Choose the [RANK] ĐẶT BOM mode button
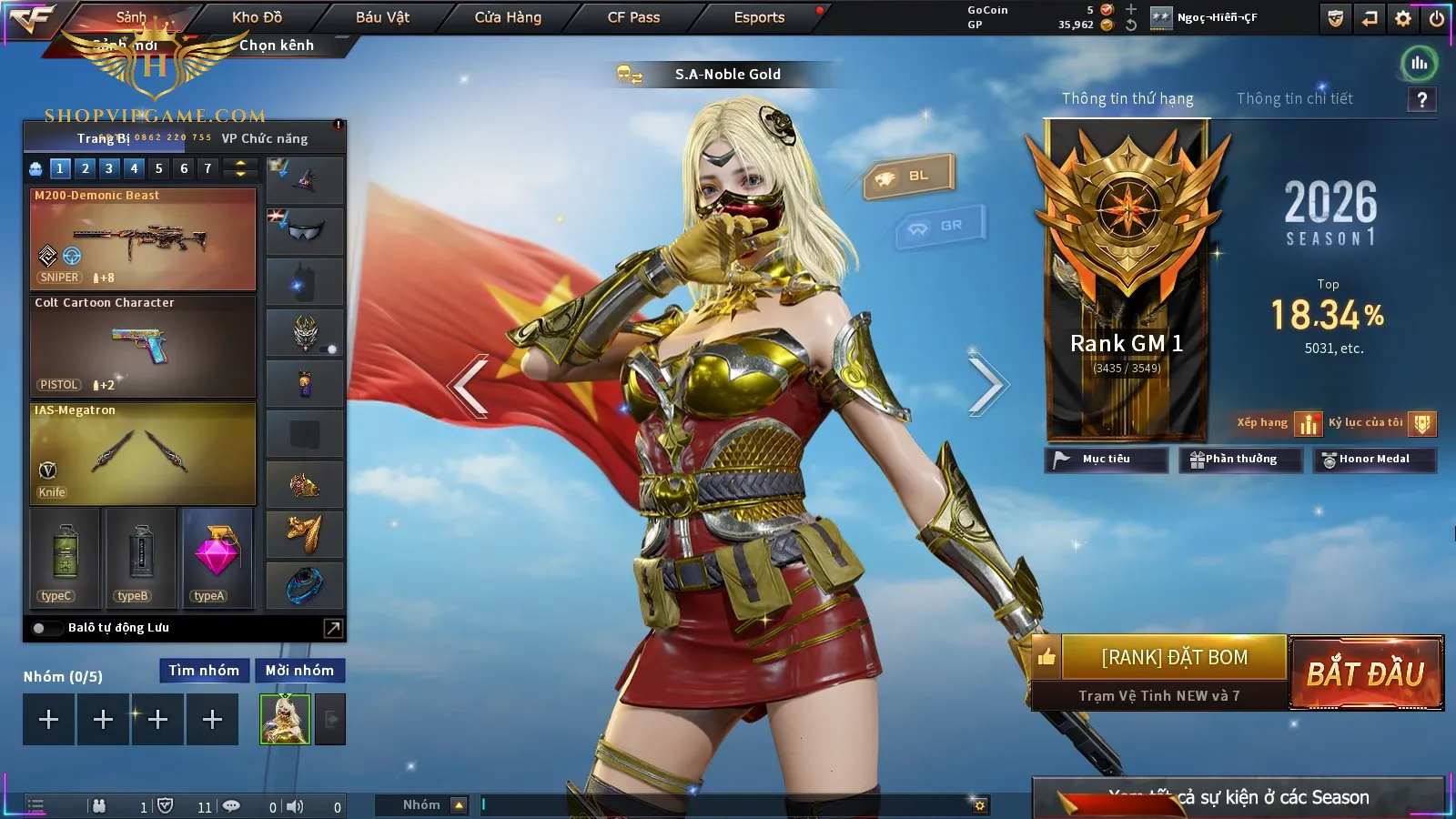This screenshot has width=1456, height=819. (x=1174, y=657)
